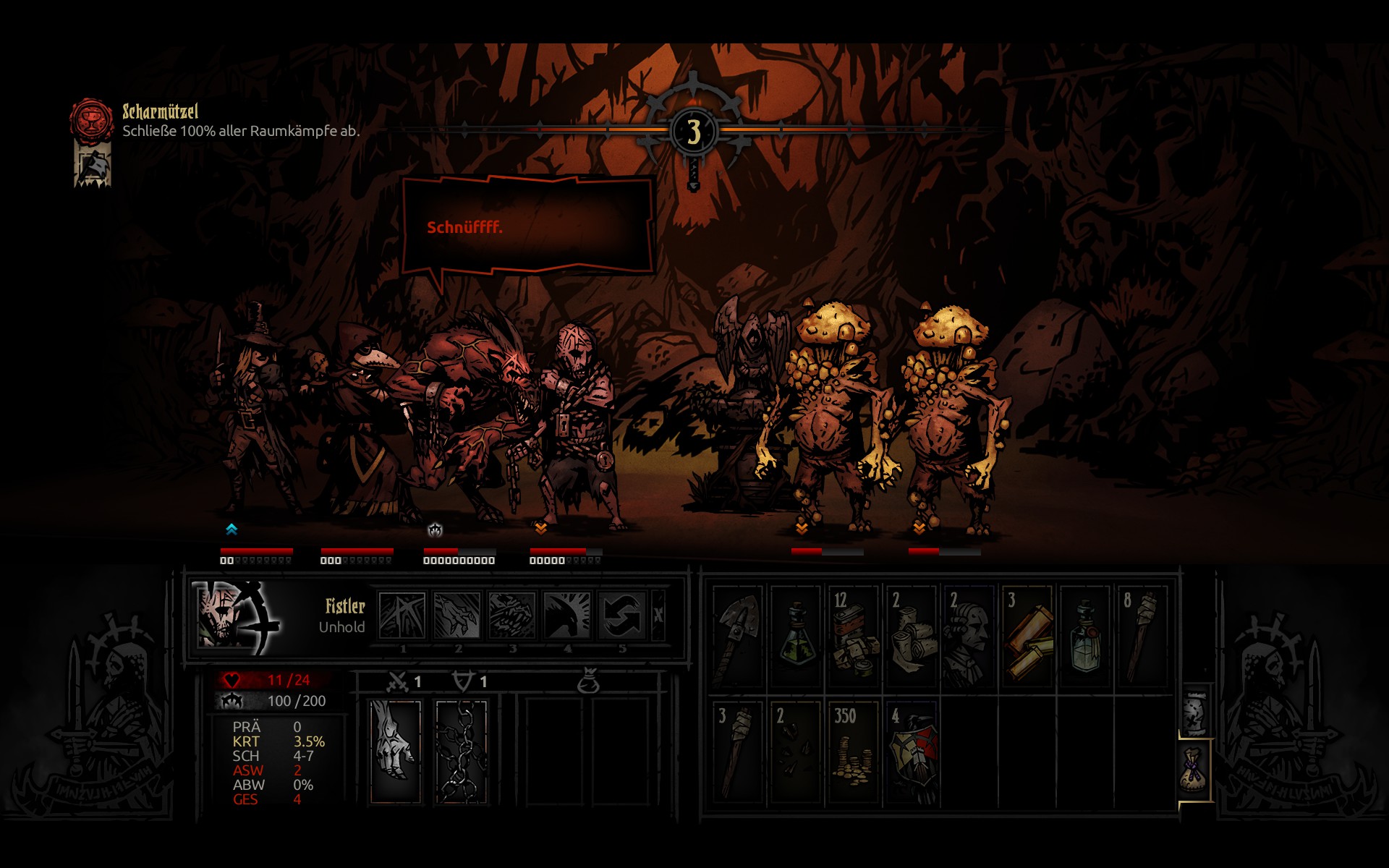The width and height of the screenshot is (1389, 868).
Task: Use the first combat skill with crossed slashes
Action: (x=402, y=616)
